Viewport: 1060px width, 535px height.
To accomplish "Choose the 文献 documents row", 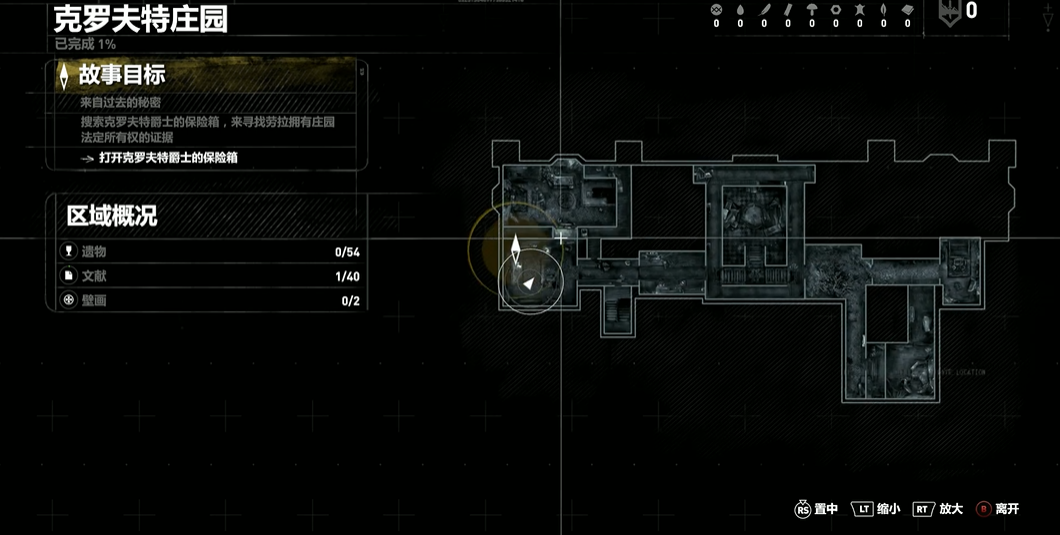I will (210, 276).
